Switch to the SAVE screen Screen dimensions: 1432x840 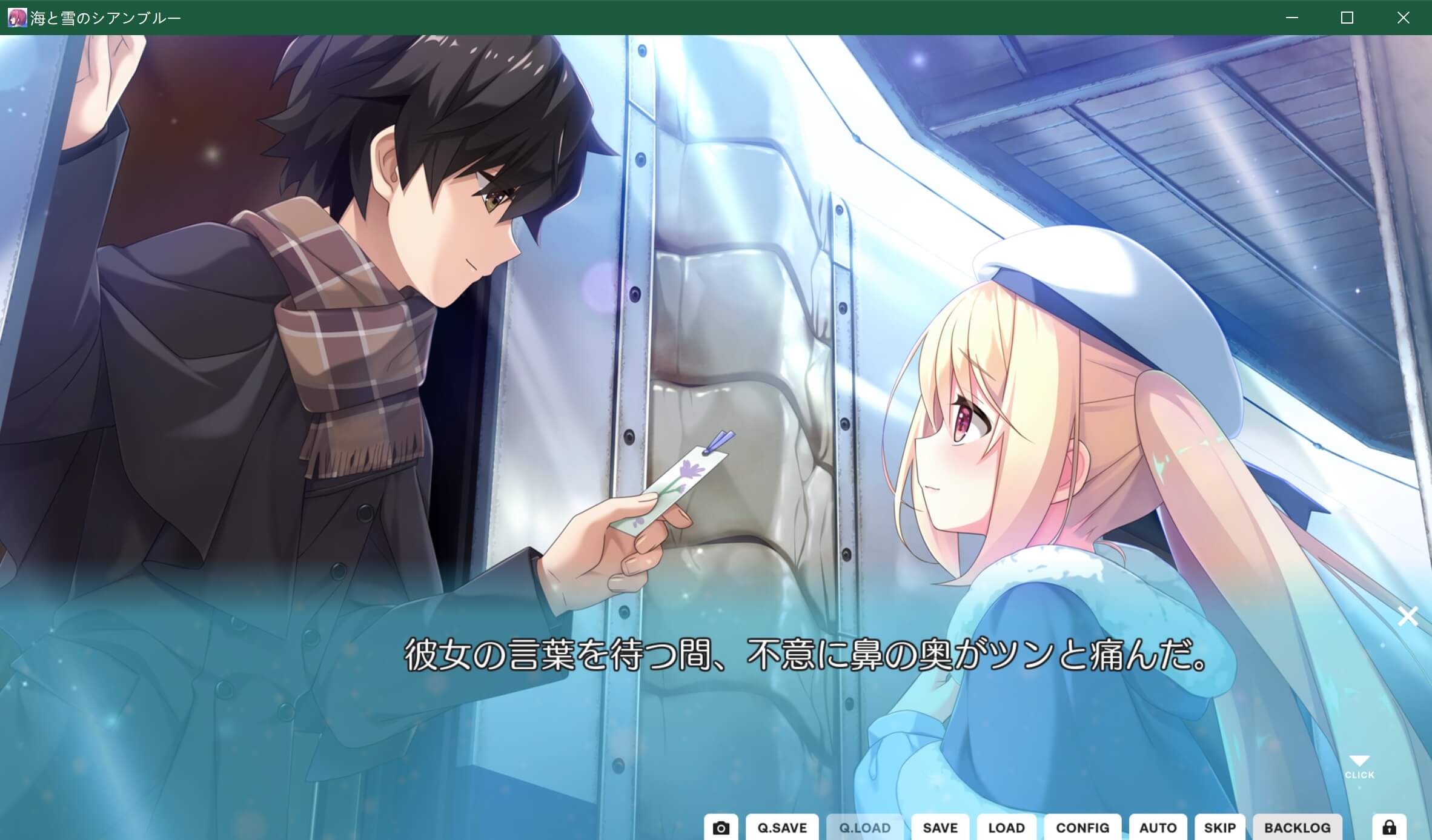[x=940, y=827]
